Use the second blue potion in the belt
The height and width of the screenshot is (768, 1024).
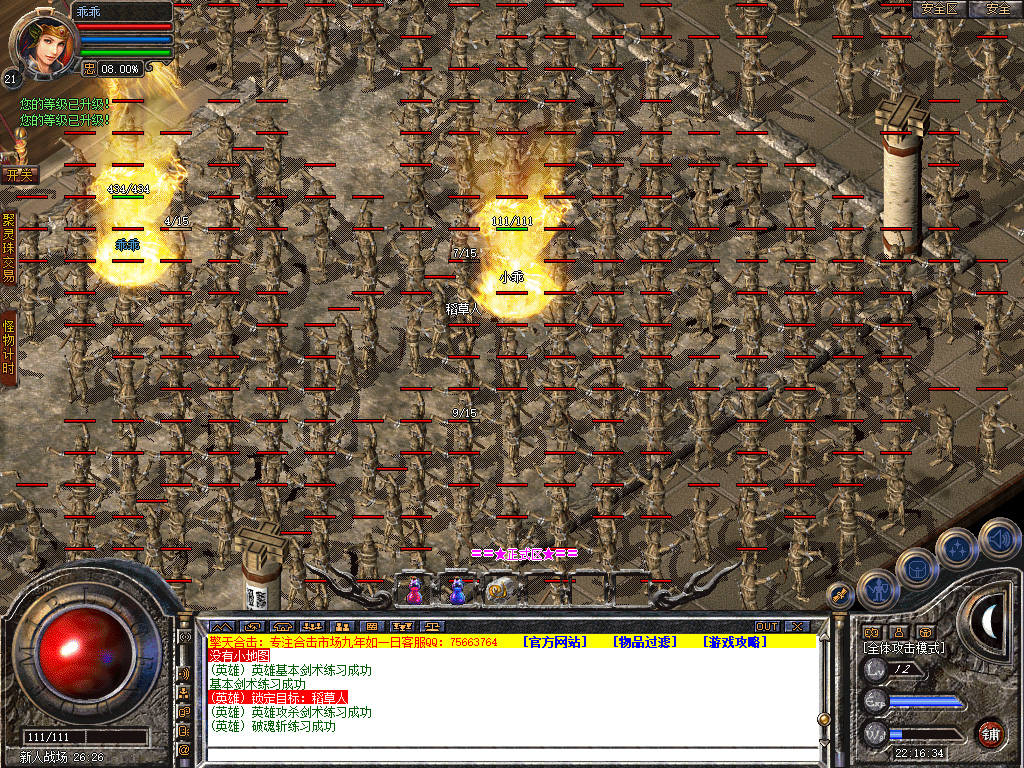tap(457, 591)
